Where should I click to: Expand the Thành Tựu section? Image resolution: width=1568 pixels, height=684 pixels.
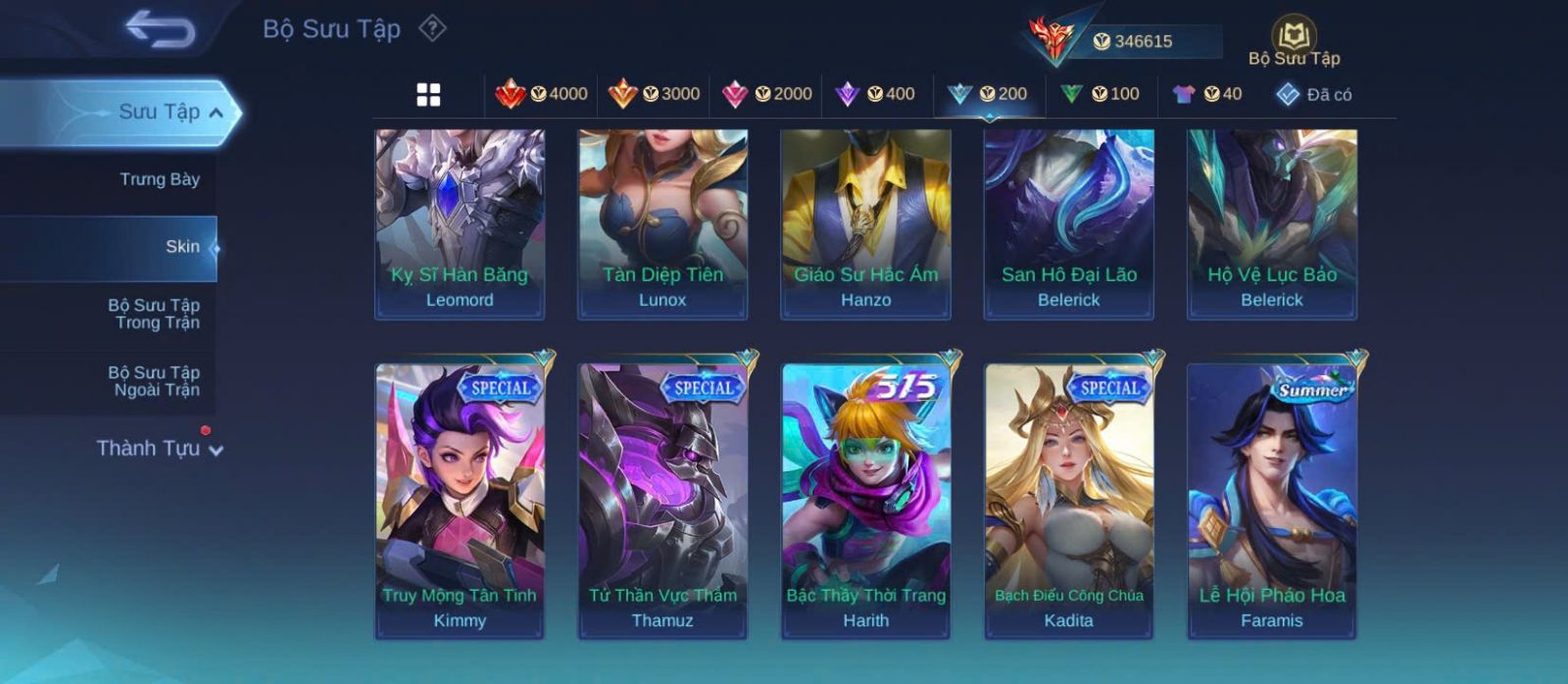click(160, 449)
